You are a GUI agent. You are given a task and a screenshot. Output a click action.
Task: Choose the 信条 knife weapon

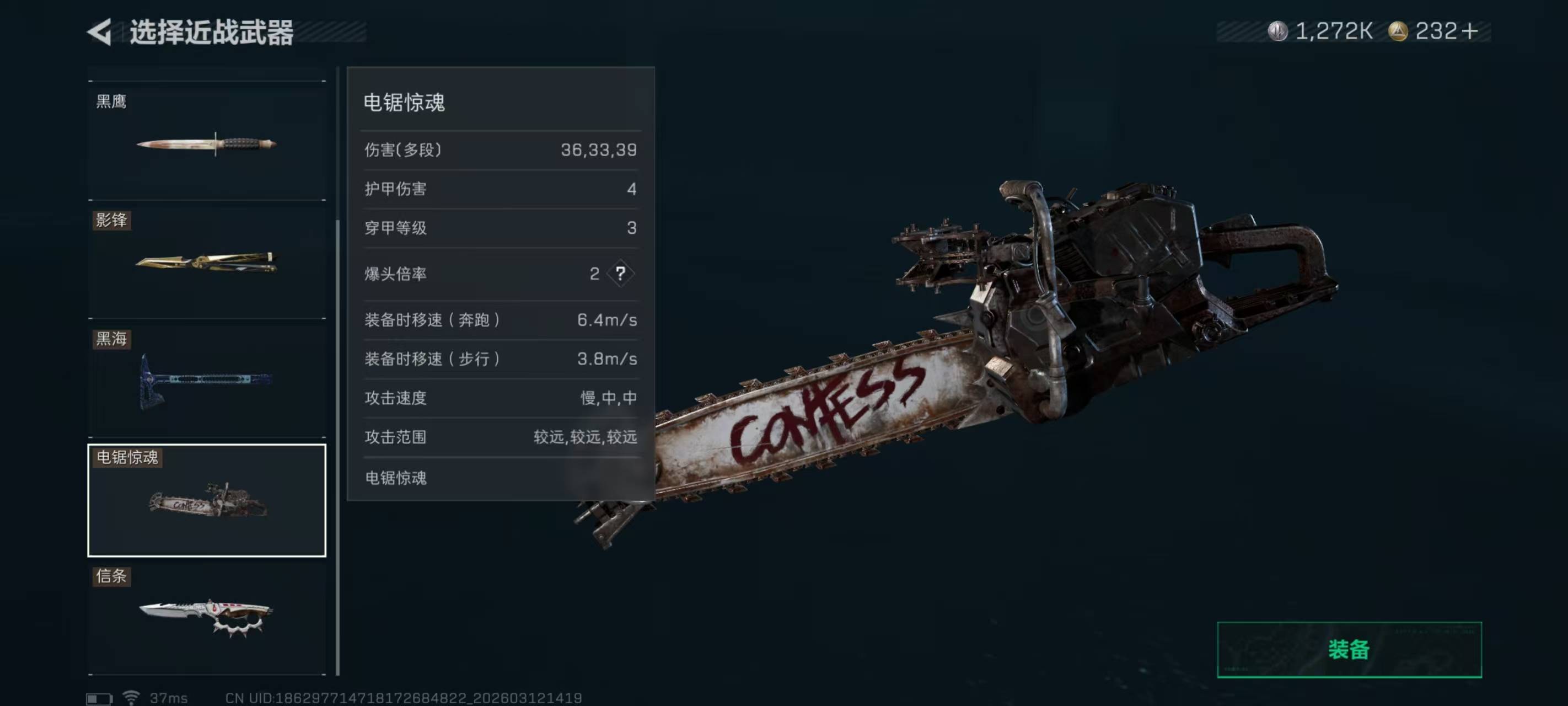point(207,618)
